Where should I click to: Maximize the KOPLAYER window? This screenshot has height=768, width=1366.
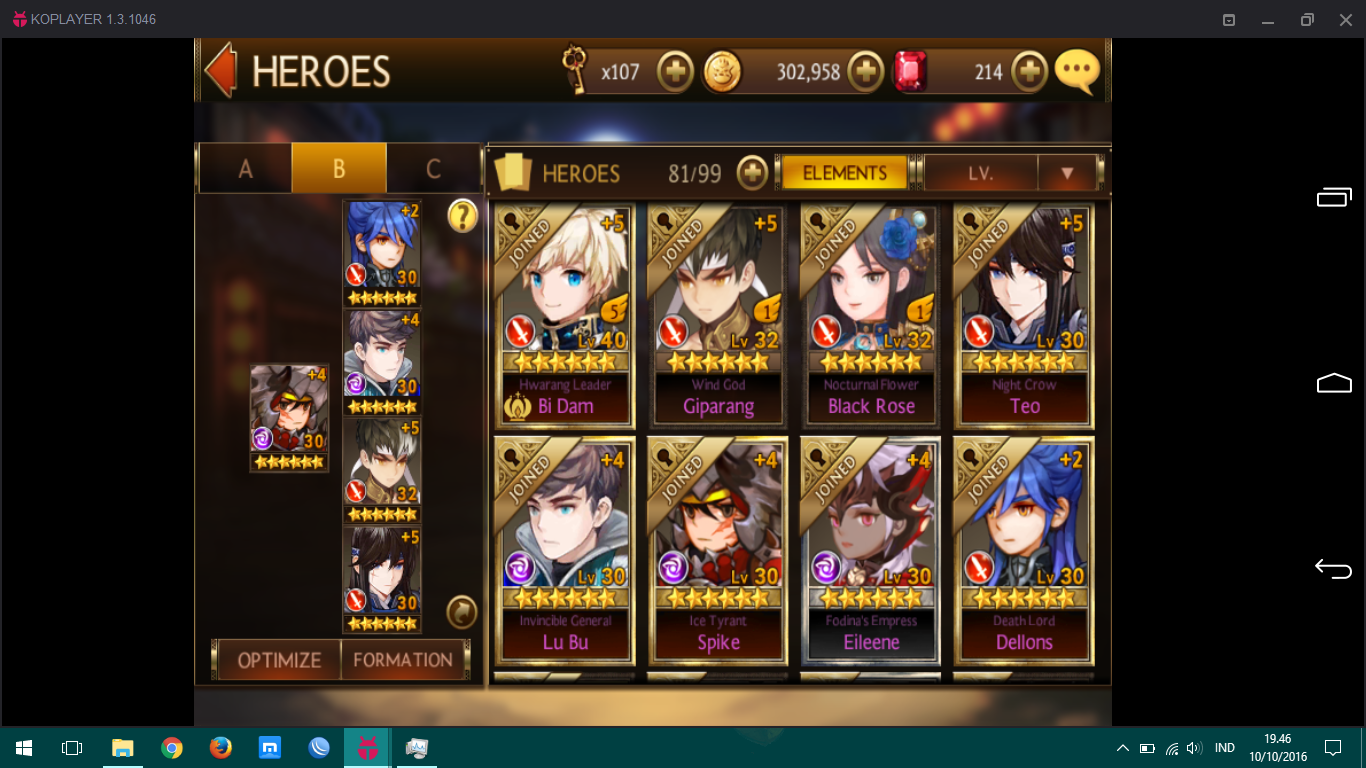click(x=1307, y=19)
